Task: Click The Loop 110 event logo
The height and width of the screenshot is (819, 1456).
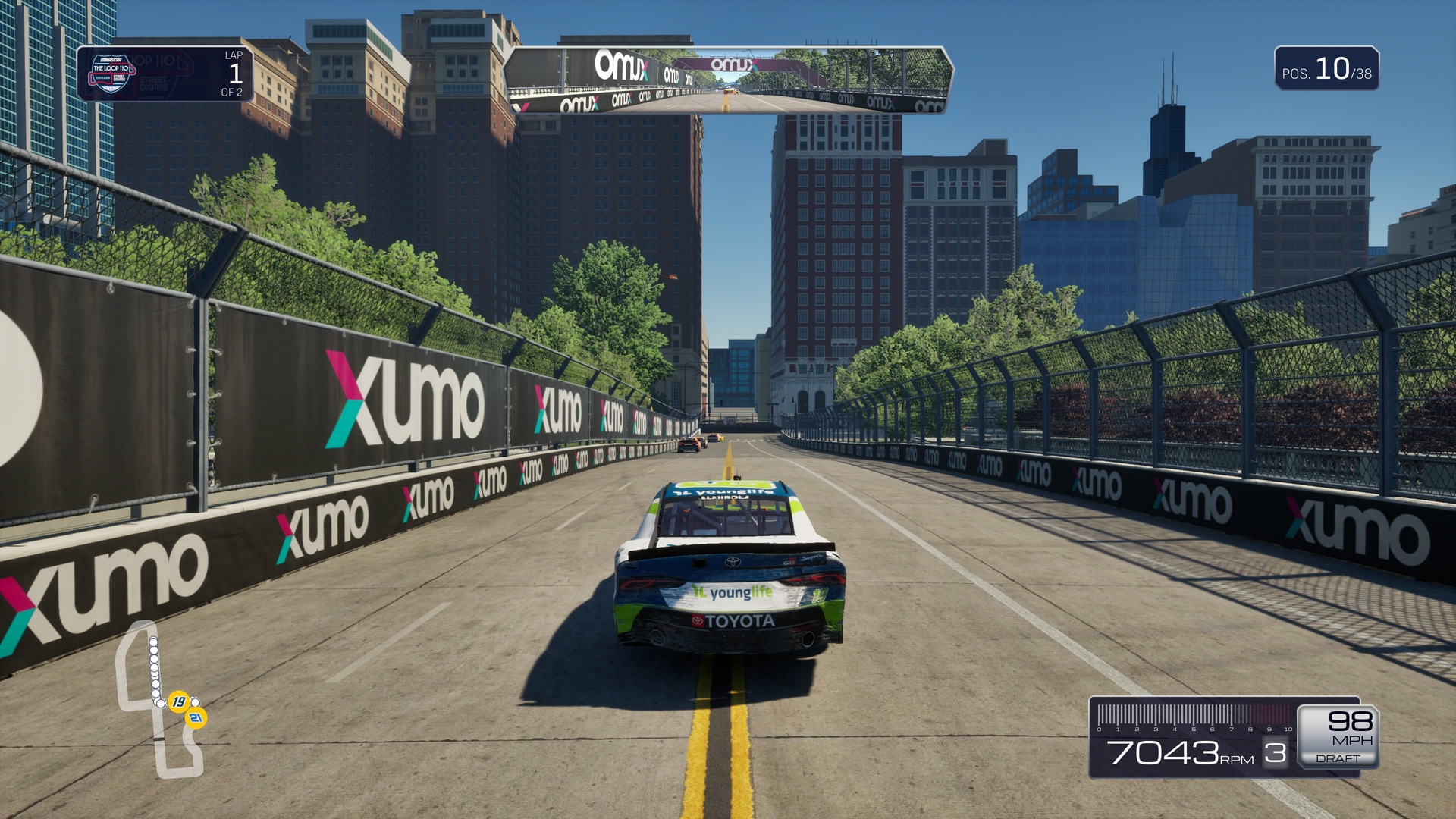Action: [111, 74]
